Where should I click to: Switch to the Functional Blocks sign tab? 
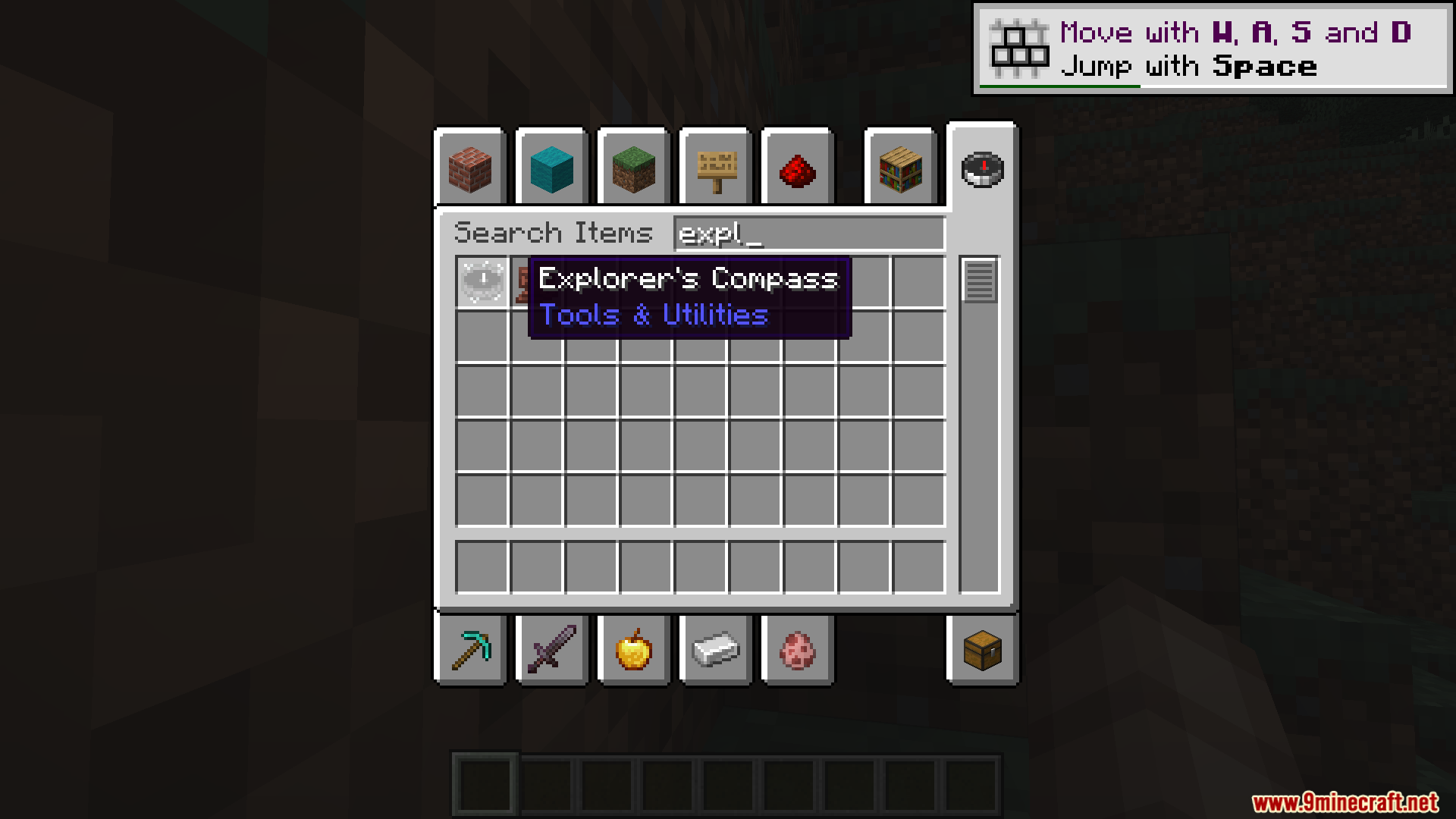point(715,170)
